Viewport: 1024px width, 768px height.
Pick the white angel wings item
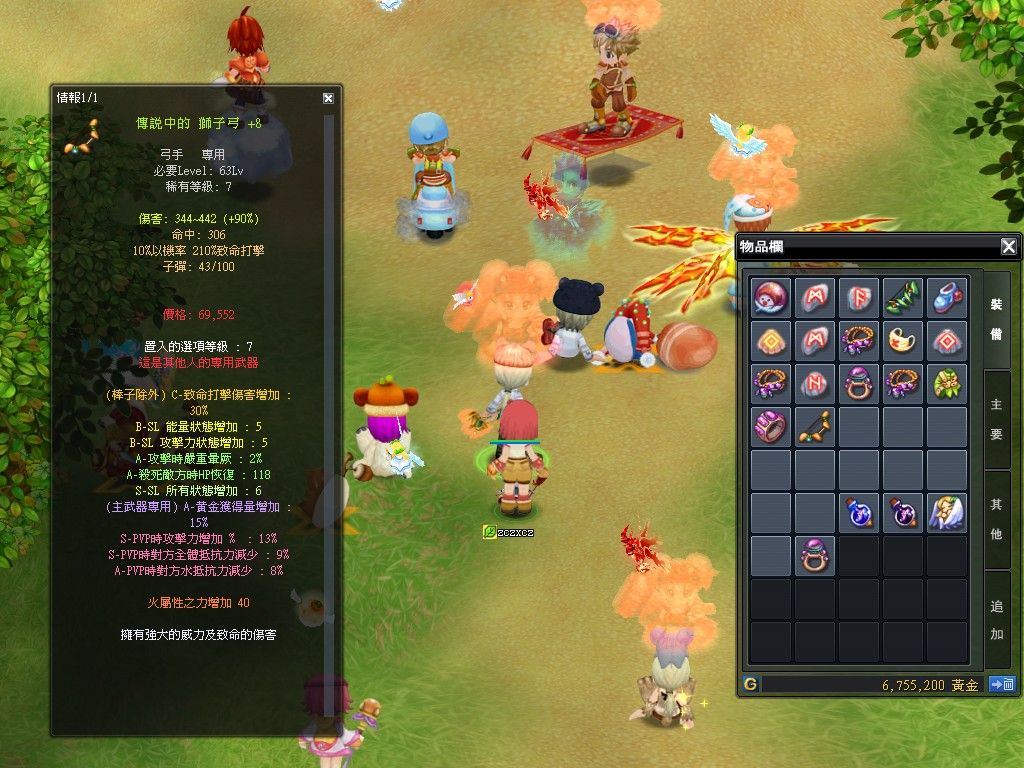pyautogui.click(x=946, y=513)
